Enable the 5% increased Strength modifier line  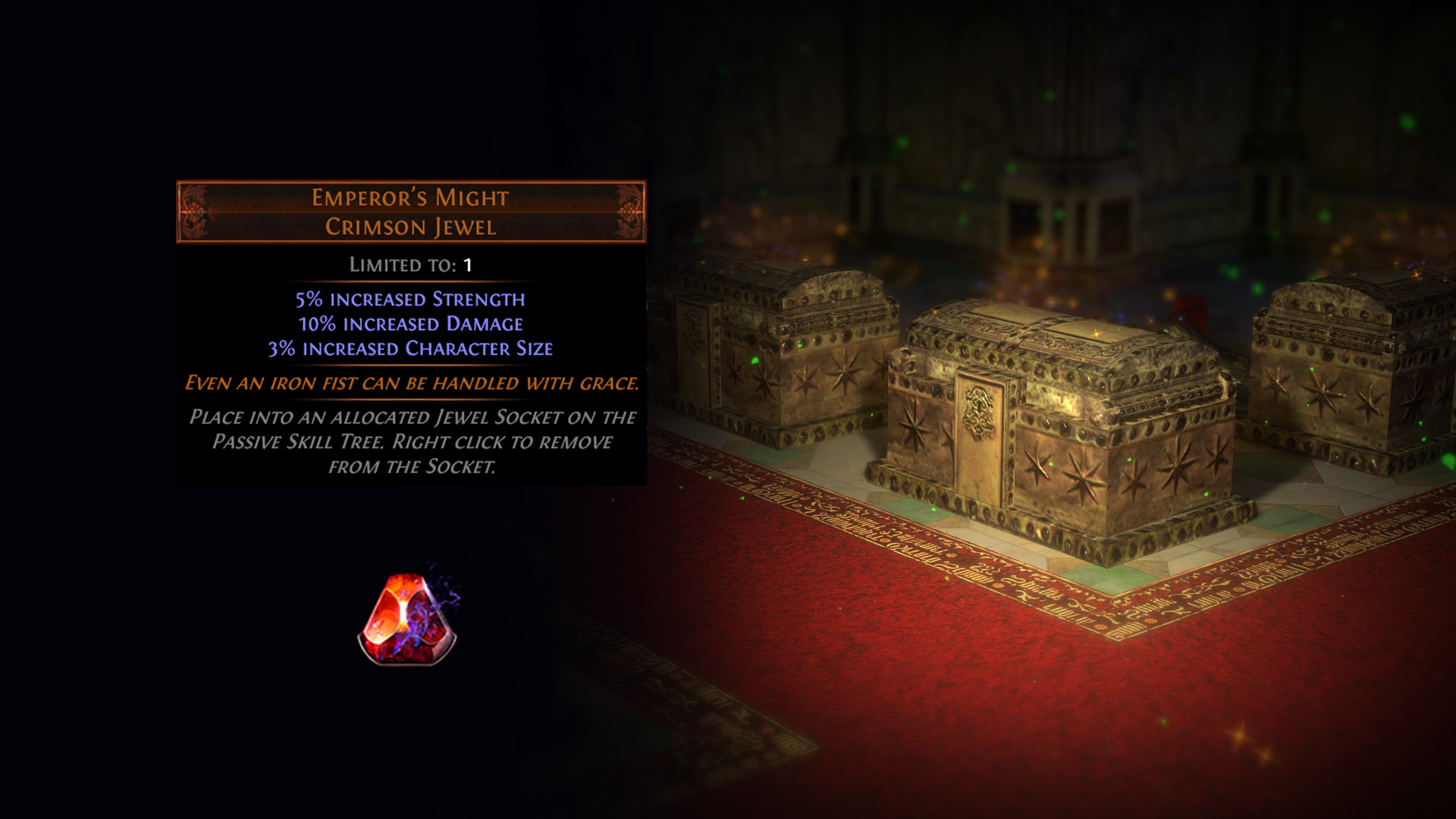click(409, 300)
